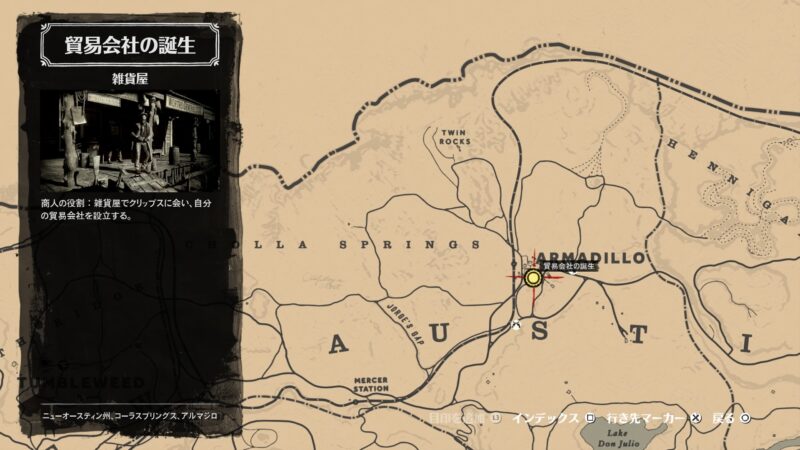Select the white player position marker below Armadillo
800x450 pixels.
point(516,326)
